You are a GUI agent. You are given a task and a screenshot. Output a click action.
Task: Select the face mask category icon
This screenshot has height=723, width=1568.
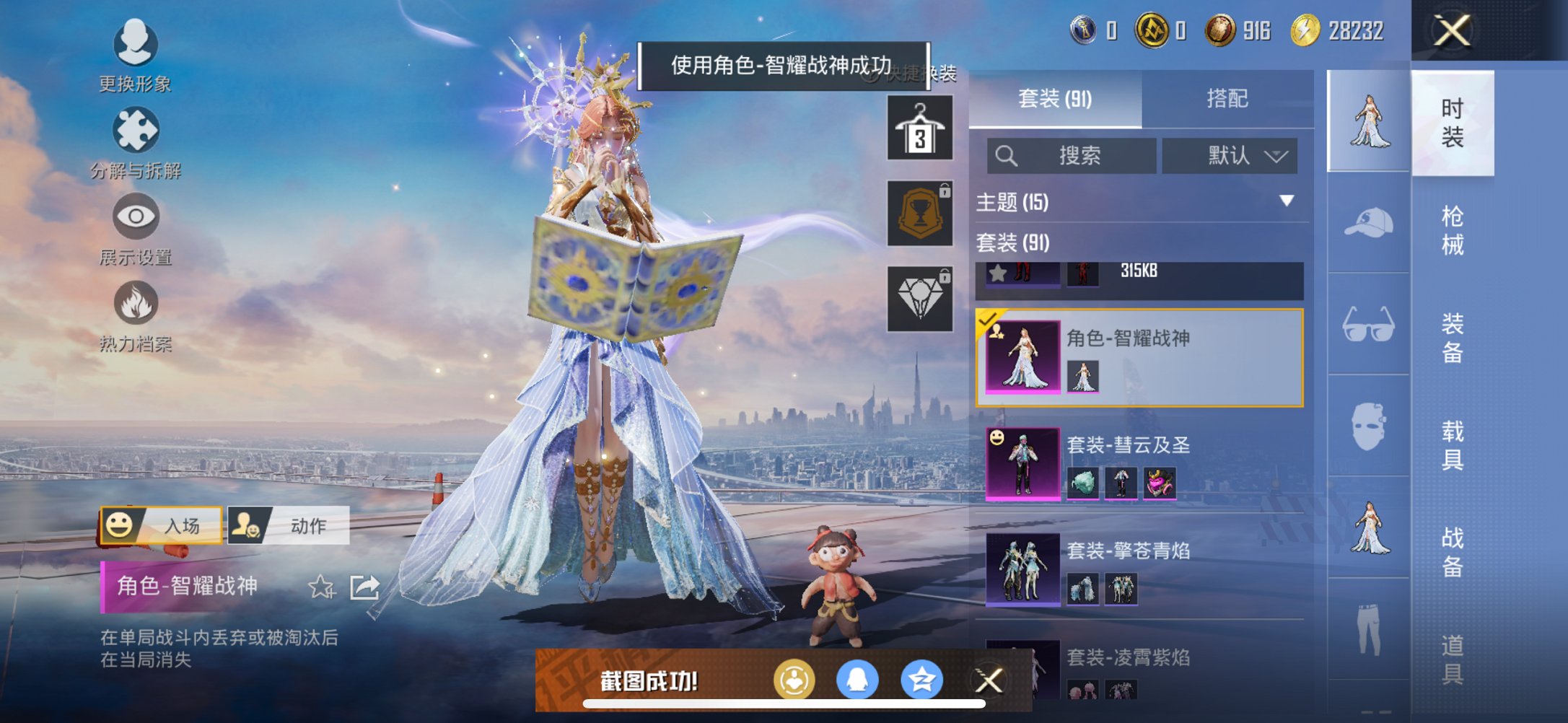point(1367,427)
